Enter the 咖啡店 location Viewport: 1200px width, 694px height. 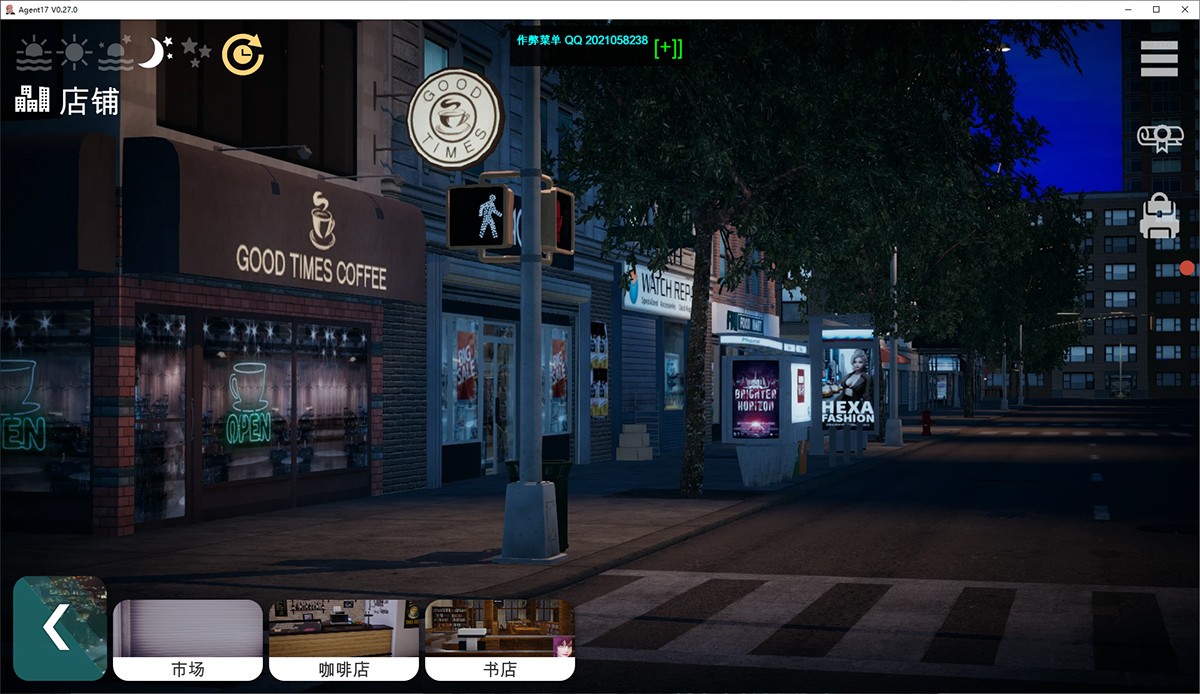[x=344, y=640]
